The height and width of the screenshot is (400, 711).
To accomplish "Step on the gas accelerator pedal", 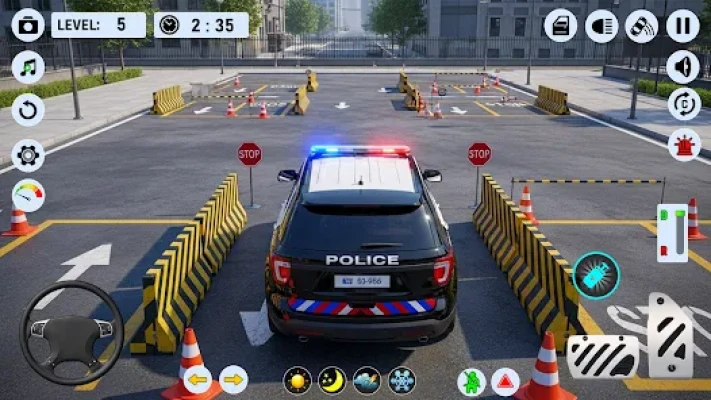I will (670, 332).
